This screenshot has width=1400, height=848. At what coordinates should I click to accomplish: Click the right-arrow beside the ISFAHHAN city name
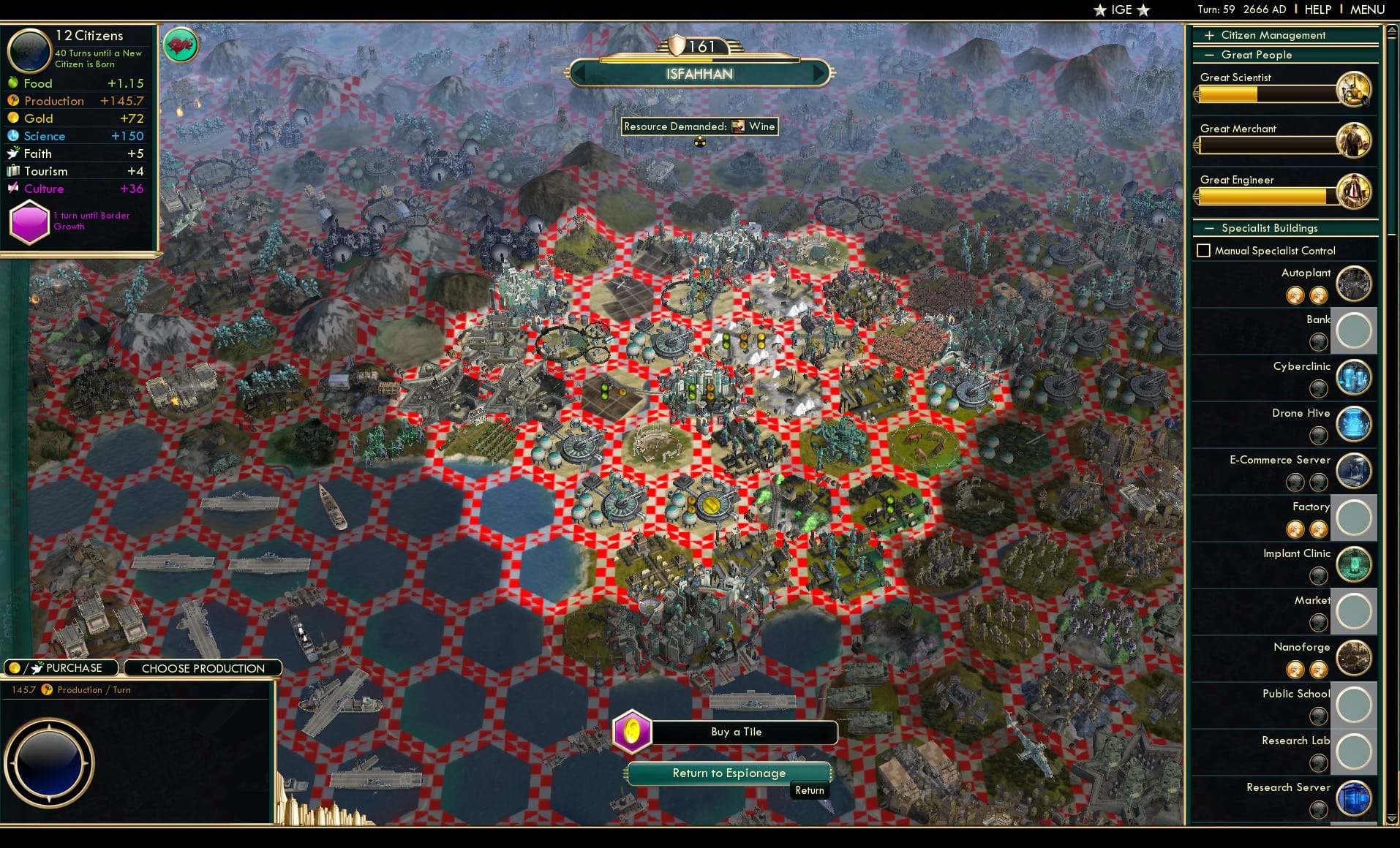pos(819,74)
